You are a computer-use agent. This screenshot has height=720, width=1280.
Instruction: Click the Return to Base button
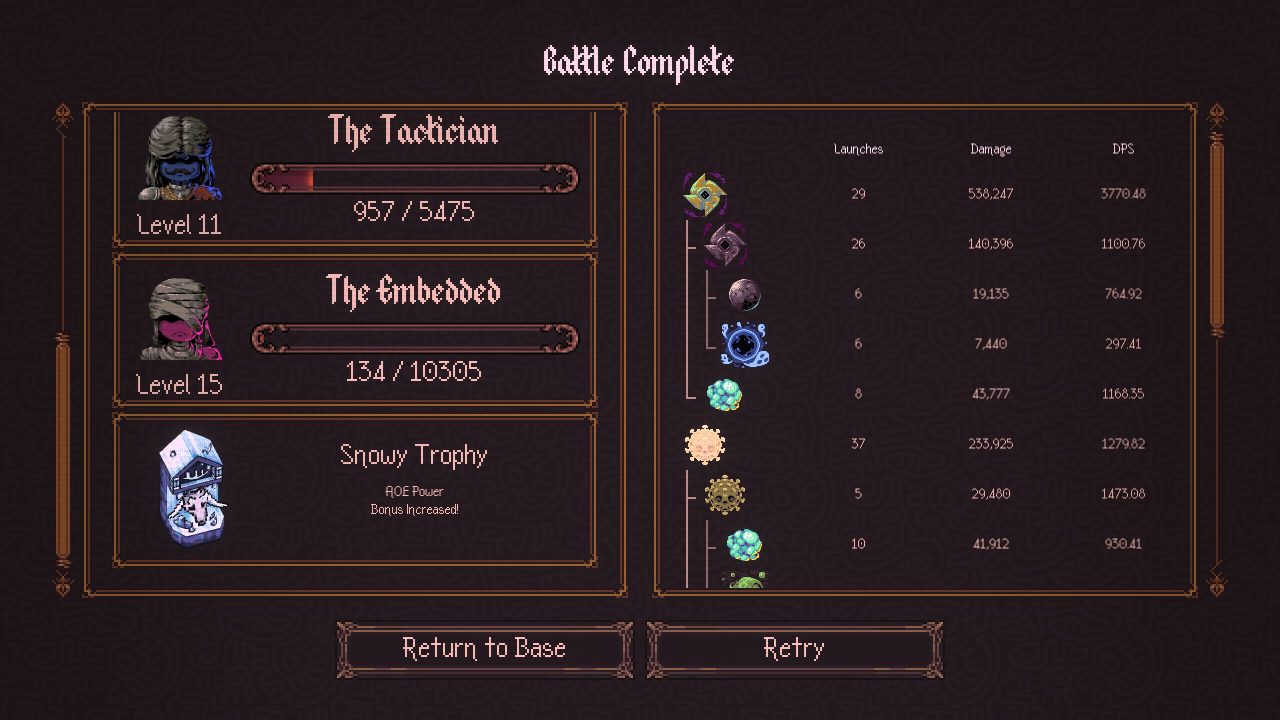(x=484, y=649)
